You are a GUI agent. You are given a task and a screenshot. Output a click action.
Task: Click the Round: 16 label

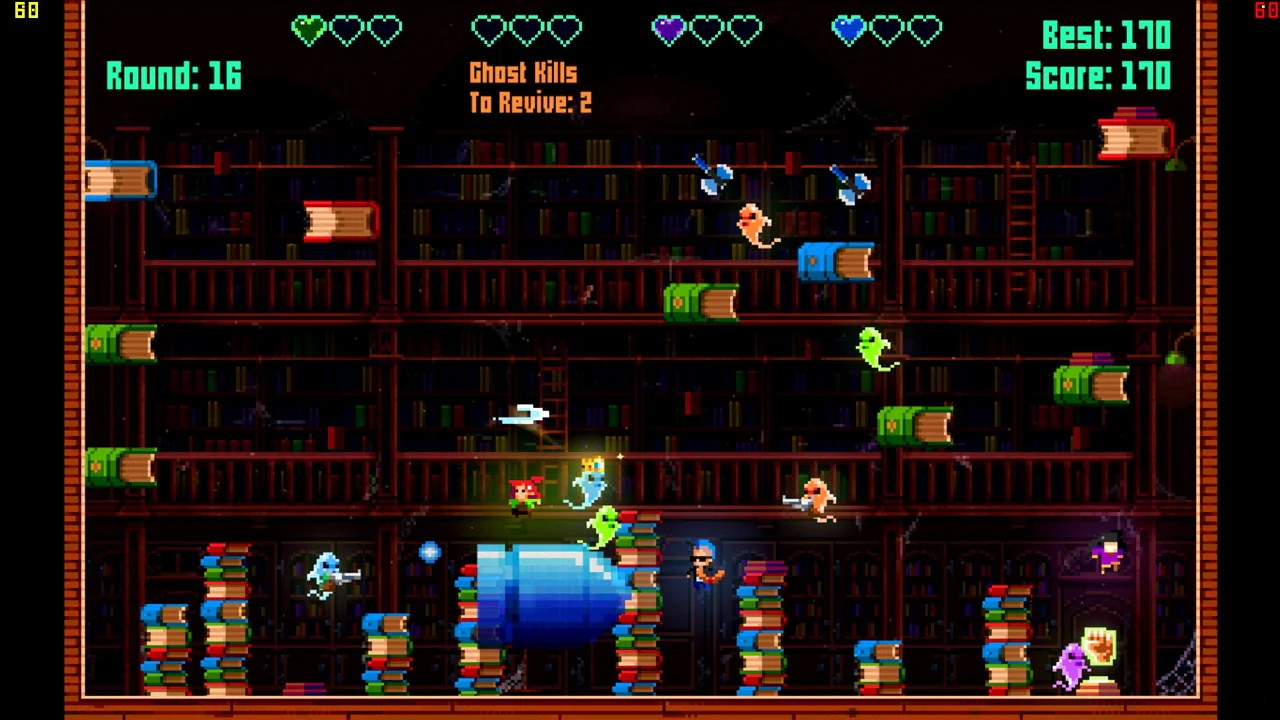(x=173, y=76)
